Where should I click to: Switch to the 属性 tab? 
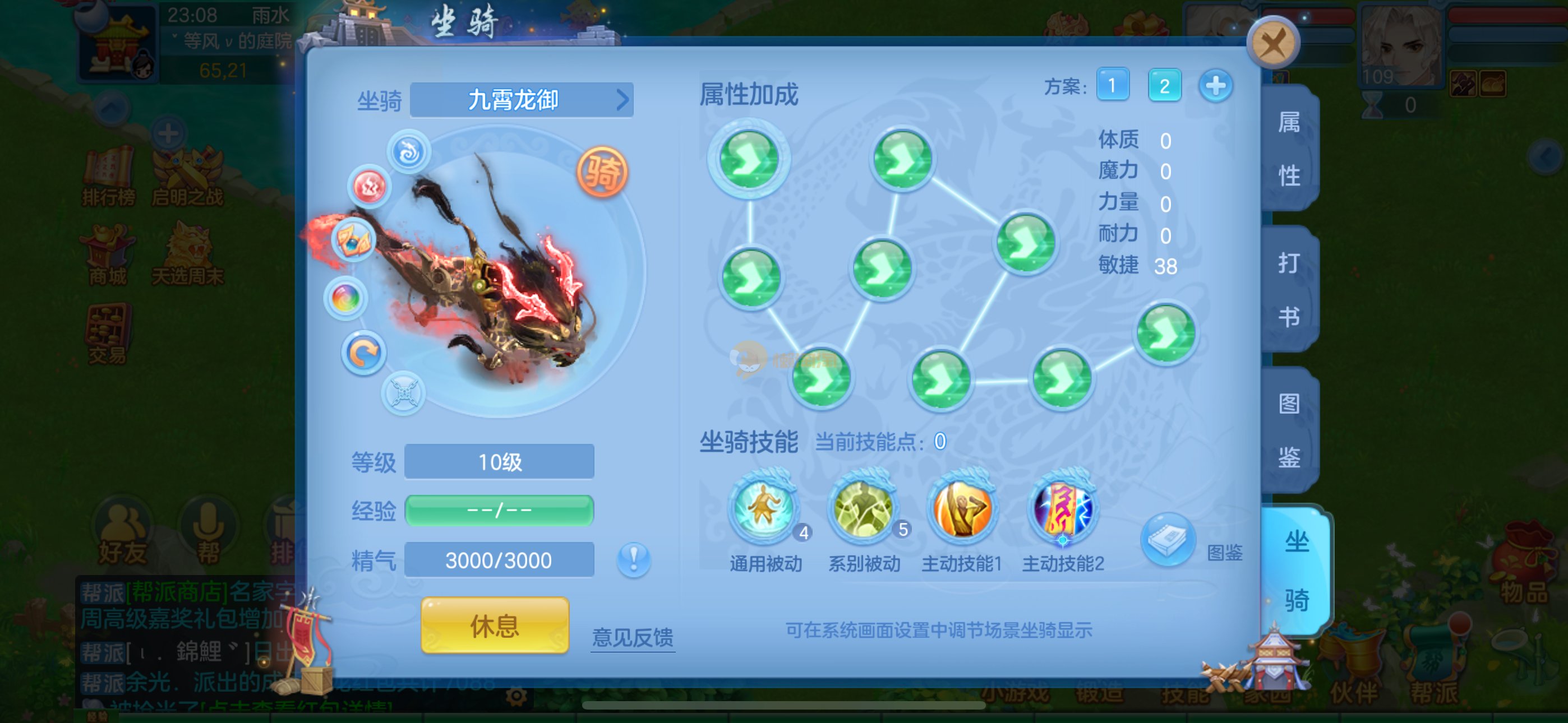click(1289, 149)
